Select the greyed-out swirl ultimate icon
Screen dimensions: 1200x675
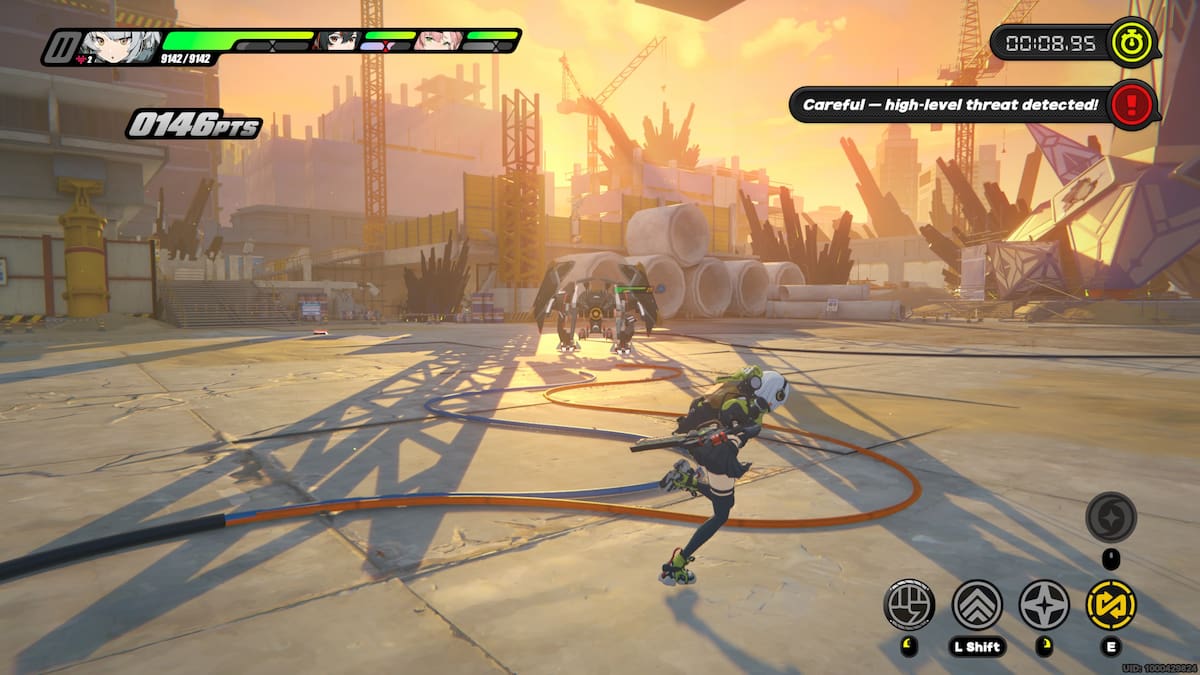click(x=1111, y=517)
